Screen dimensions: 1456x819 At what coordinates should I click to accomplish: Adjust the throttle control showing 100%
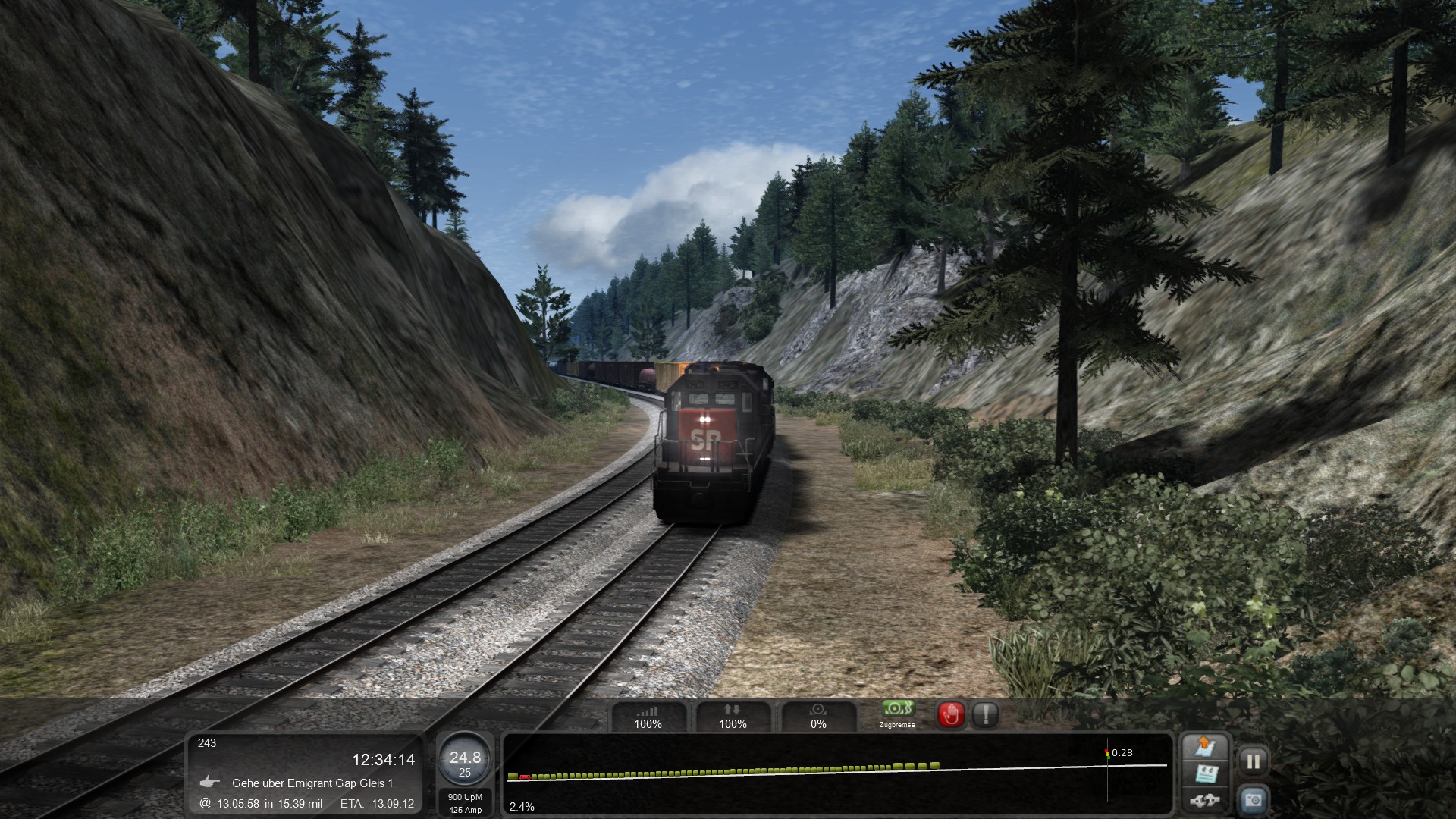click(648, 717)
